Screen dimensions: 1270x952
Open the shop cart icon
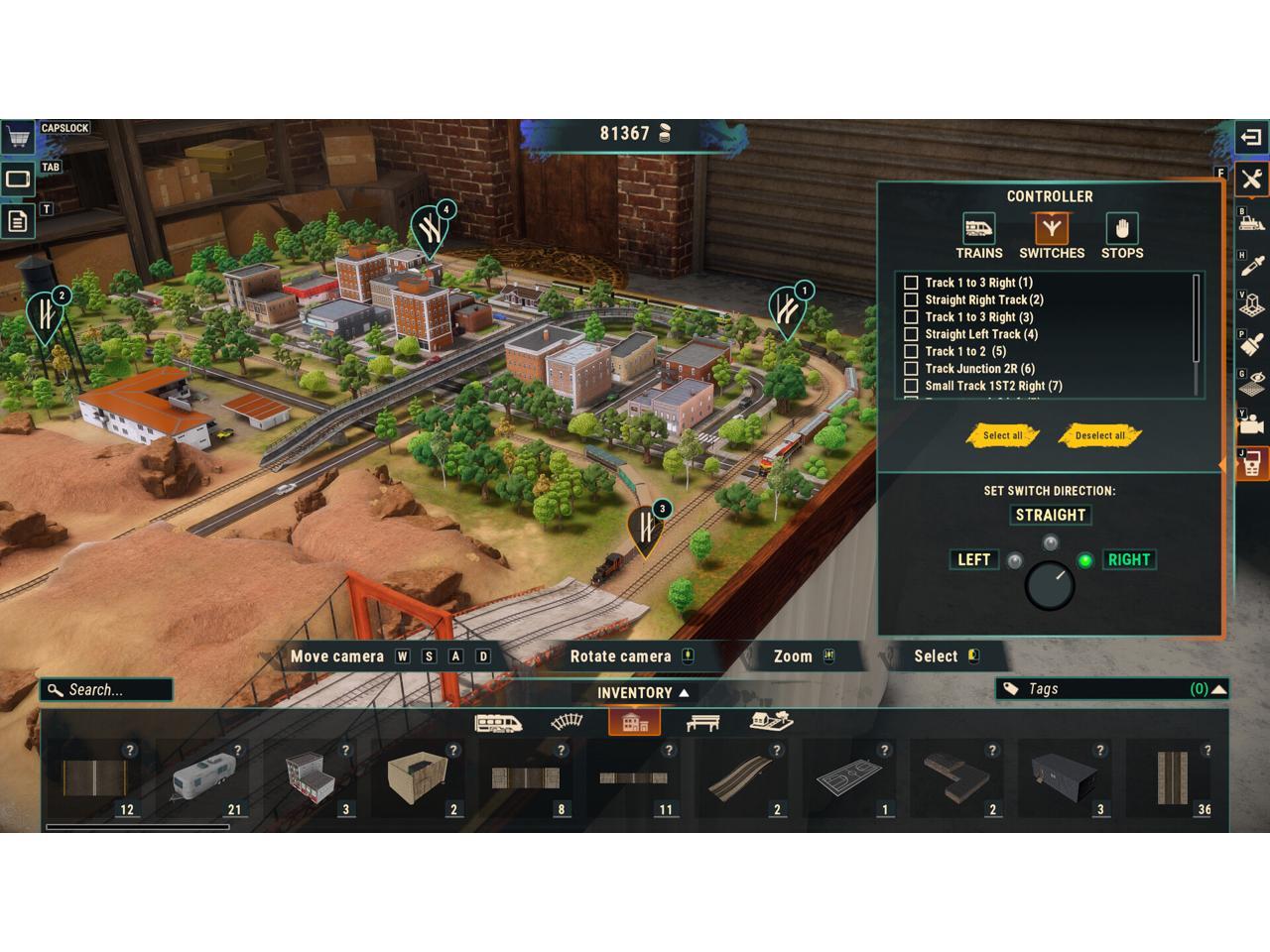[x=17, y=136]
